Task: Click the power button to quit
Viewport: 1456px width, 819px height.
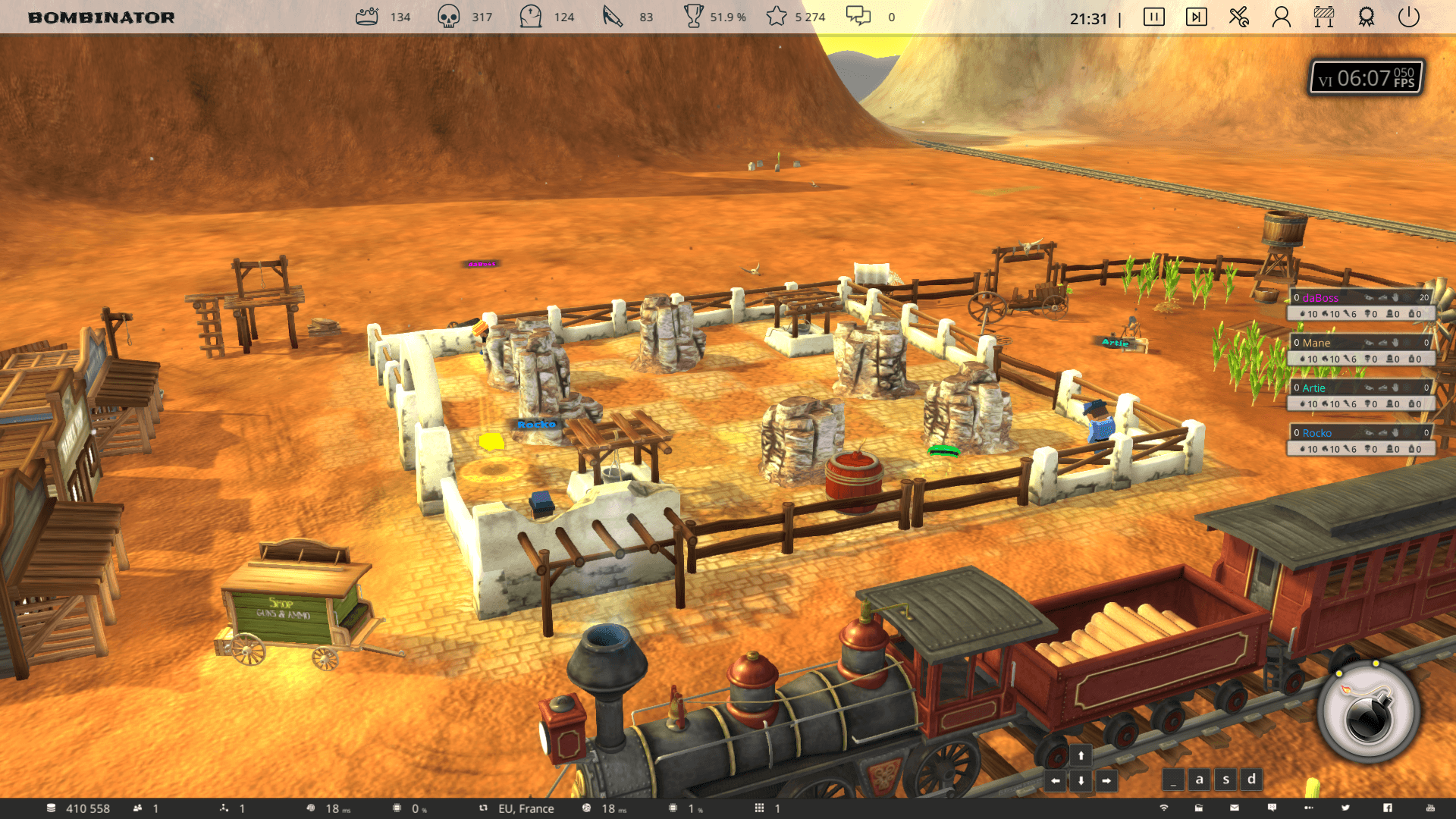Action: point(1408,17)
